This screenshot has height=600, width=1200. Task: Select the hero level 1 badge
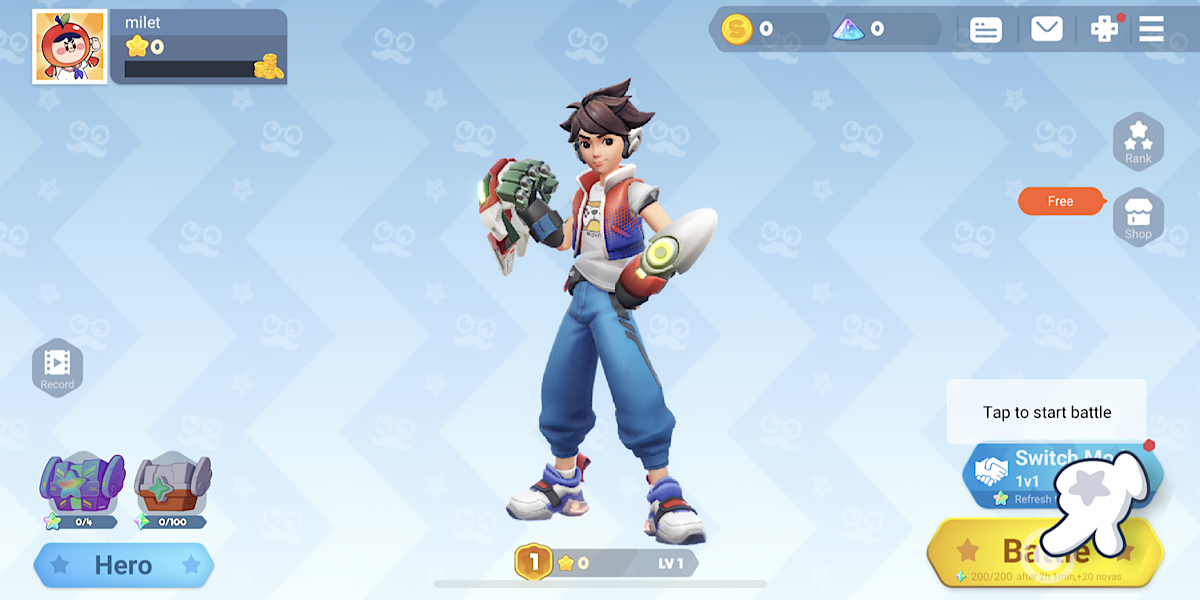coord(533,562)
